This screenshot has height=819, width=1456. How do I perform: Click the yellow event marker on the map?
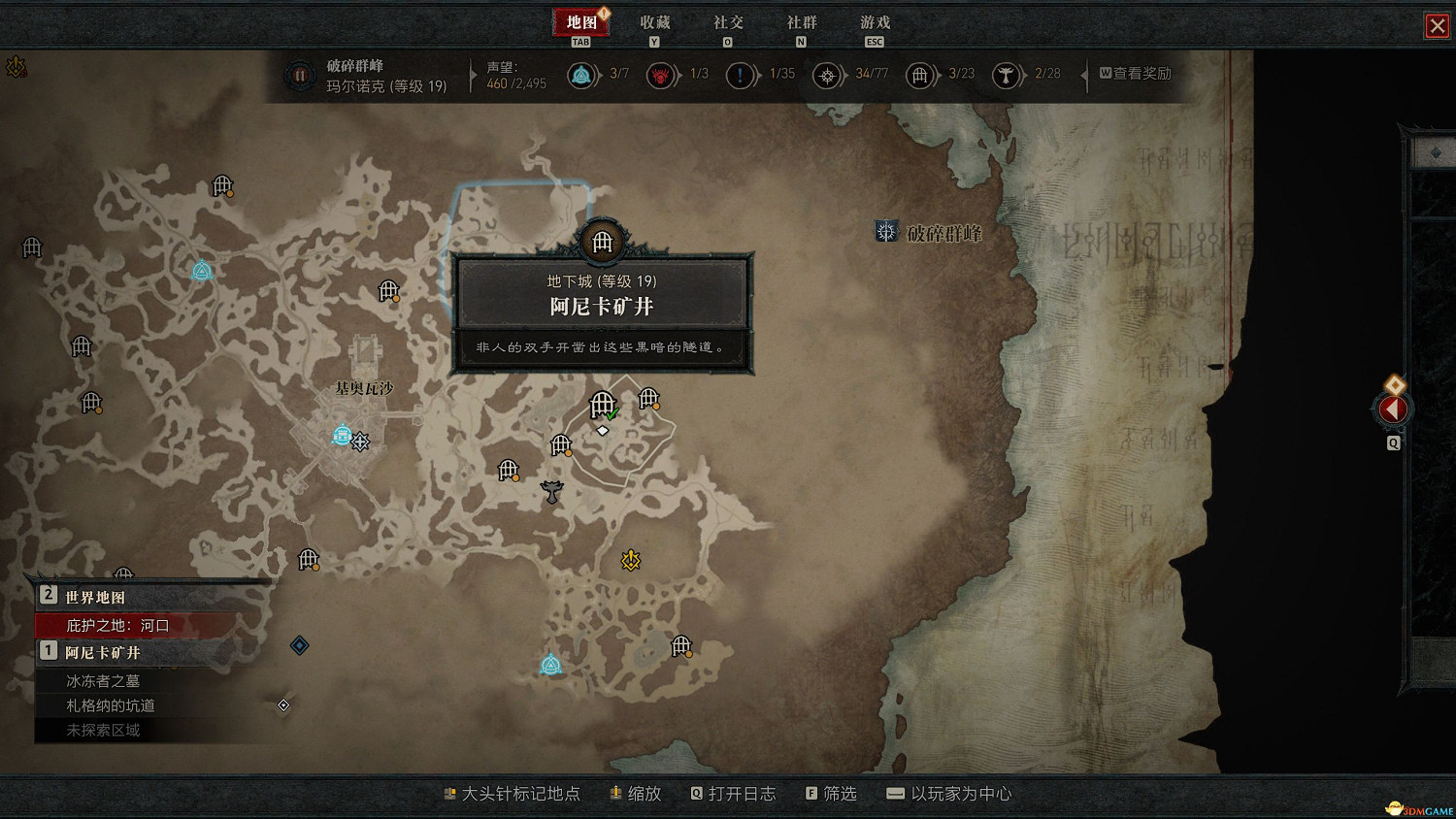[631, 558]
